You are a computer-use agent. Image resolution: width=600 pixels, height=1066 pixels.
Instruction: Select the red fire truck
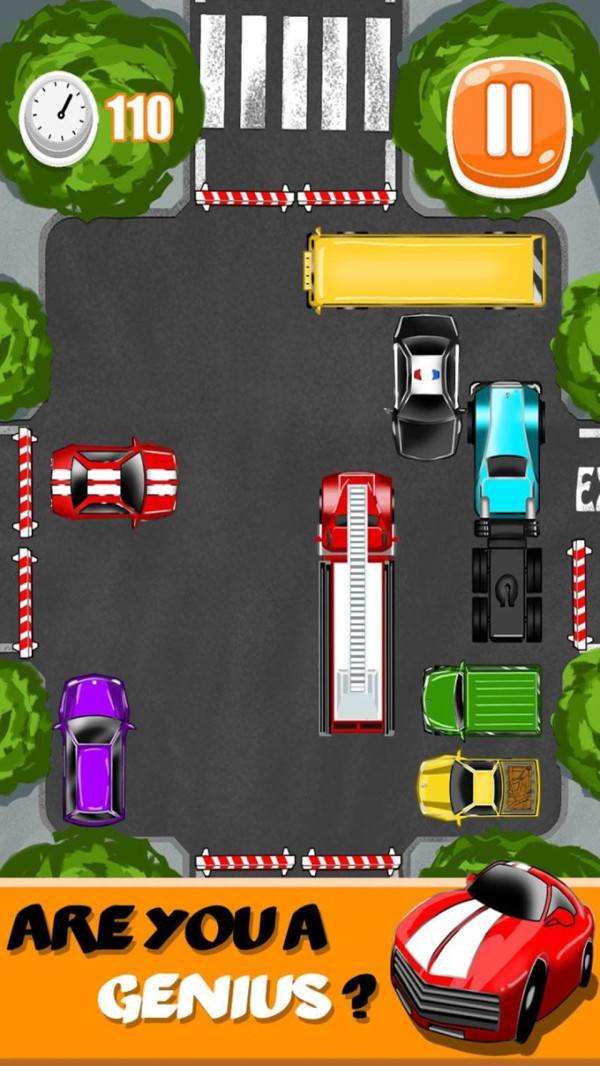(x=357, y=603)
